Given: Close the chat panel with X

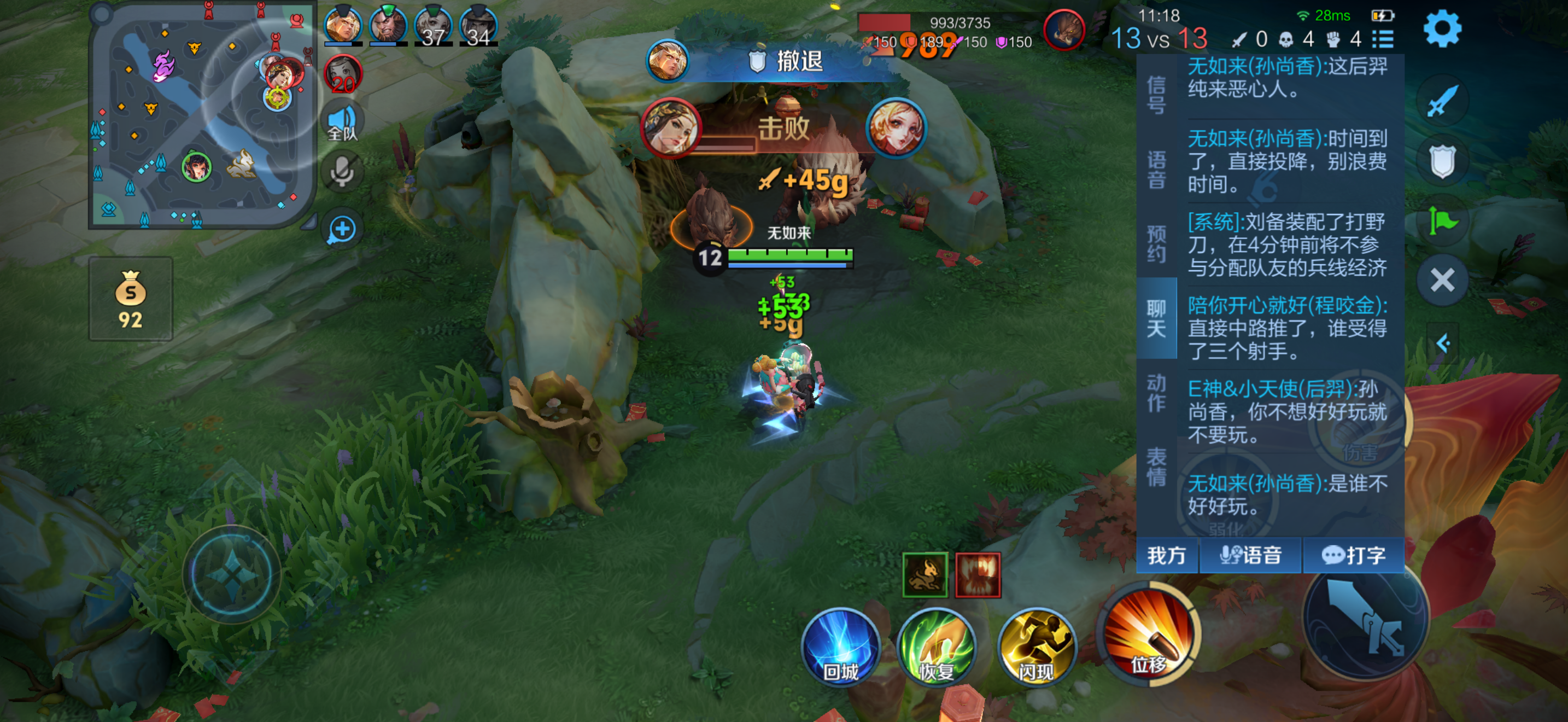Looking at the screenshot, I should tap(1441, 281).
